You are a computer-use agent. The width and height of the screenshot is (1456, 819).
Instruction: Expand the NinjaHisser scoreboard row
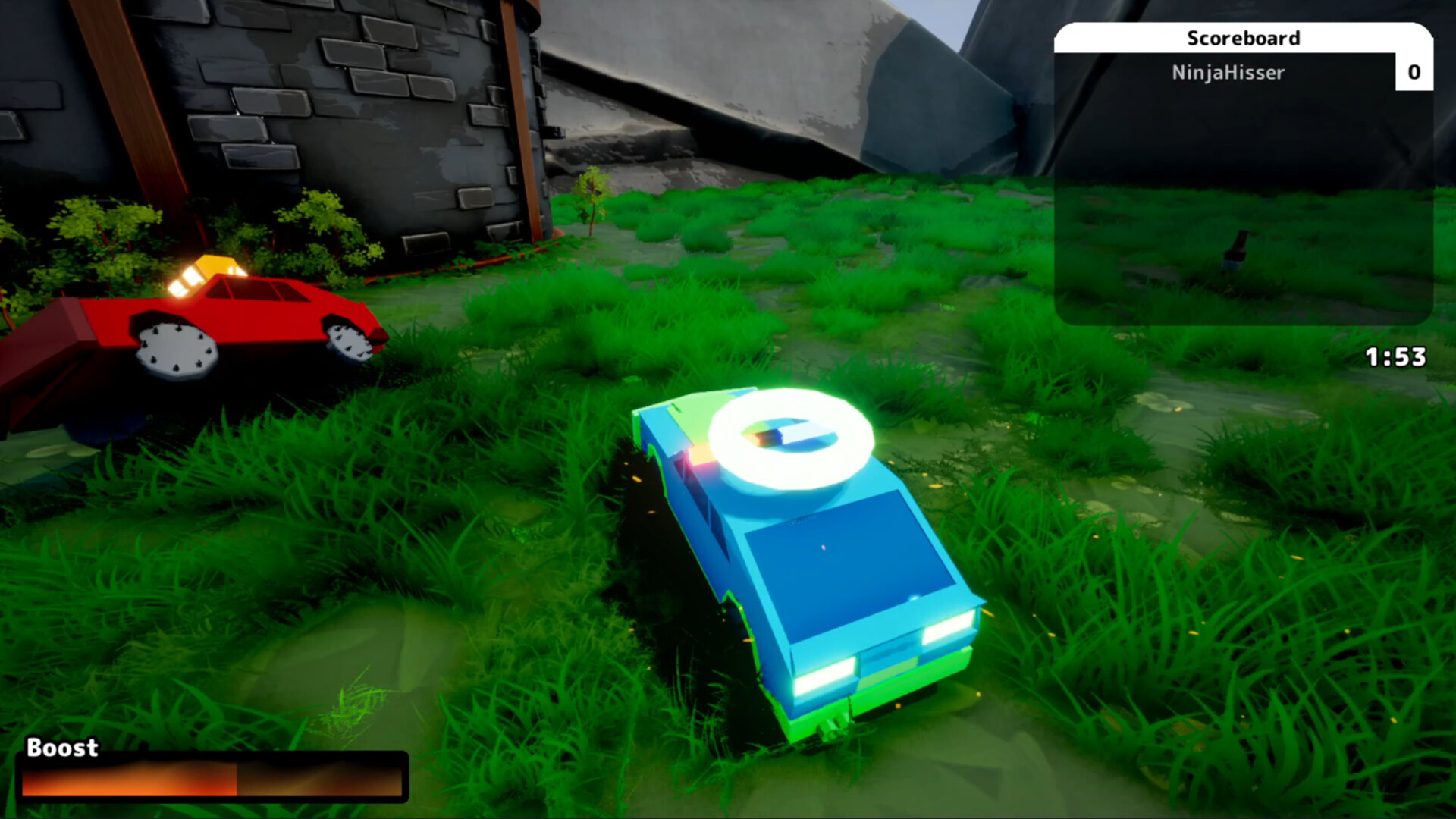1229,73
